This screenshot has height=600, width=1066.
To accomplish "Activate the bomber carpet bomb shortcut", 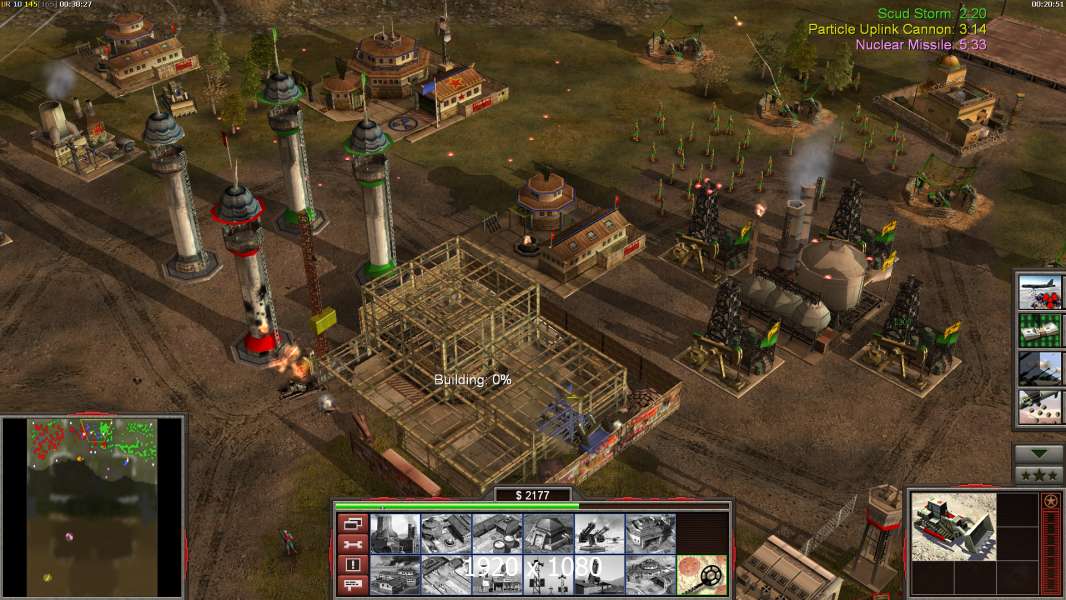I will 1039,291.
